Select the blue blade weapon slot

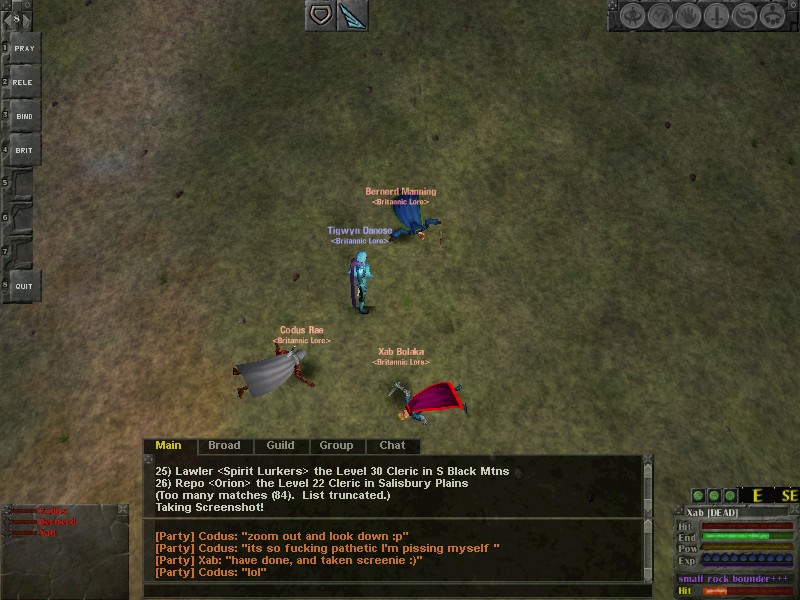[353, 15]
